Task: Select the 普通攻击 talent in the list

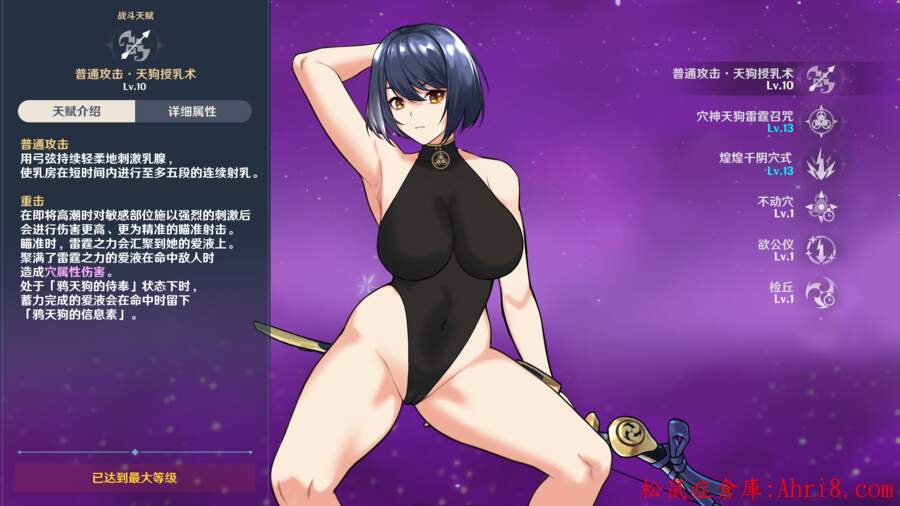Action: (x=821, y=78)
